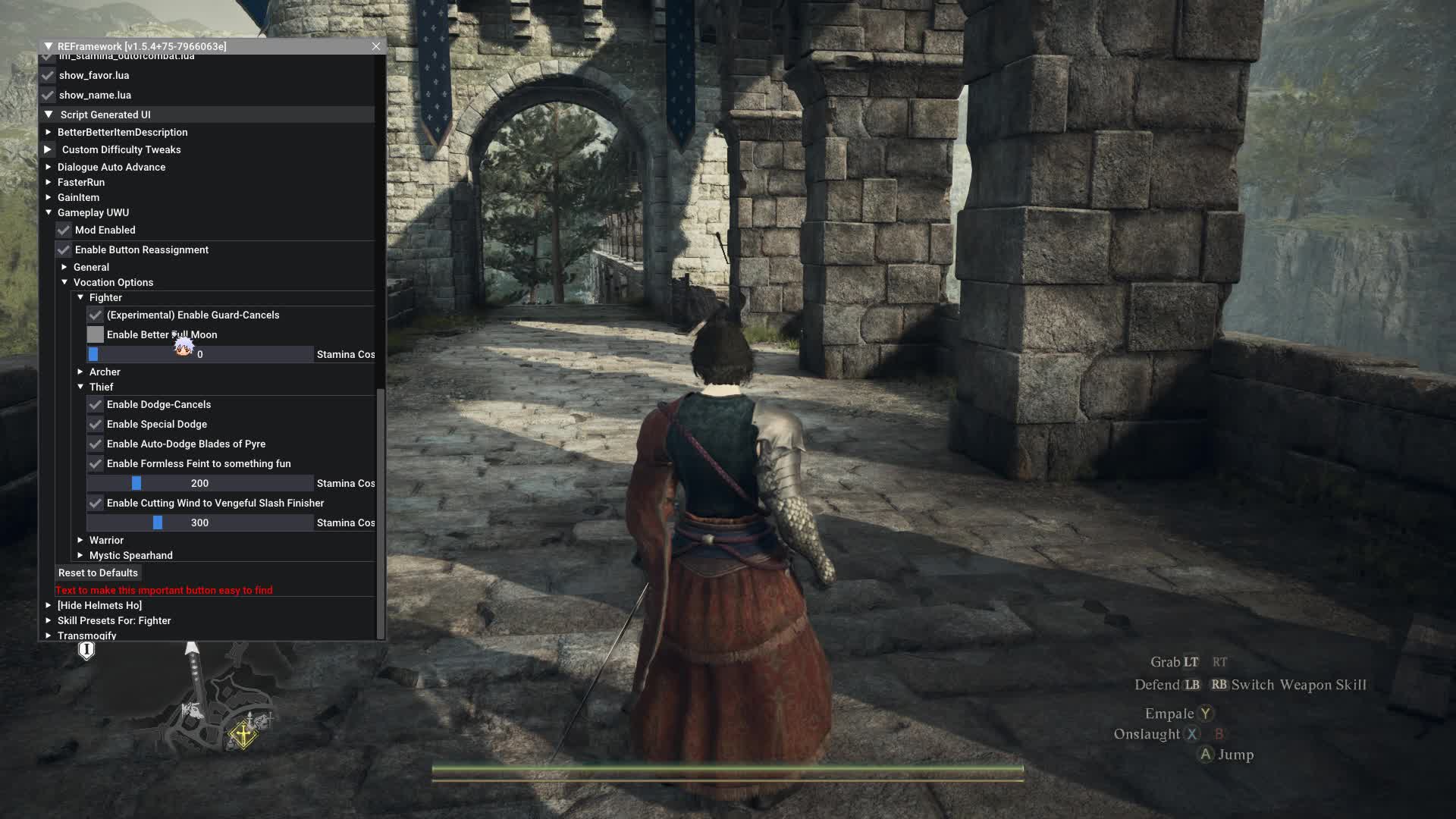Close the REFramework window
The image size is (1456, 819).
tap(376, 46)
